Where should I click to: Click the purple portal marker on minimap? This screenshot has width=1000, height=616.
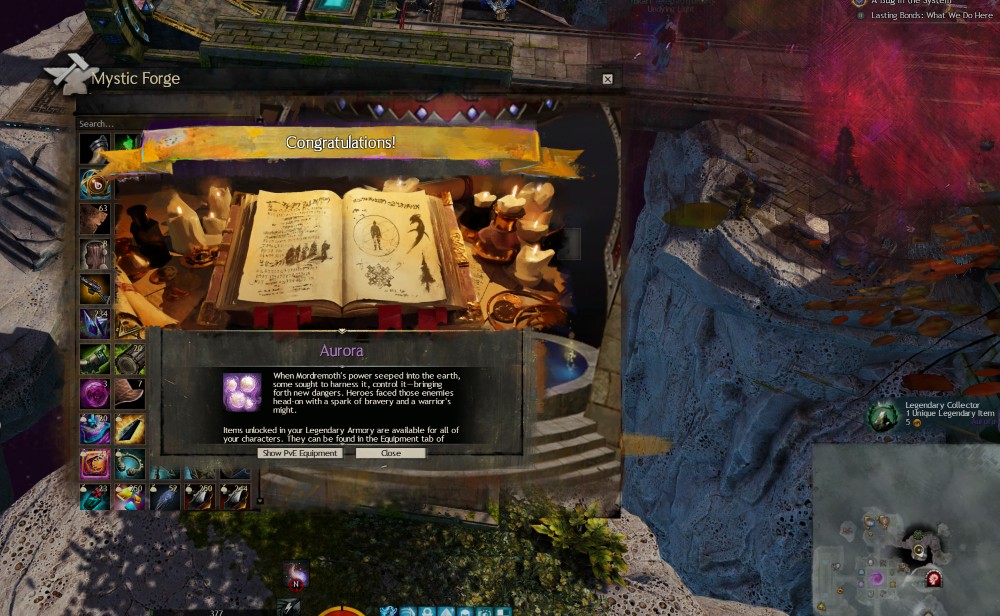pos(877,578)
